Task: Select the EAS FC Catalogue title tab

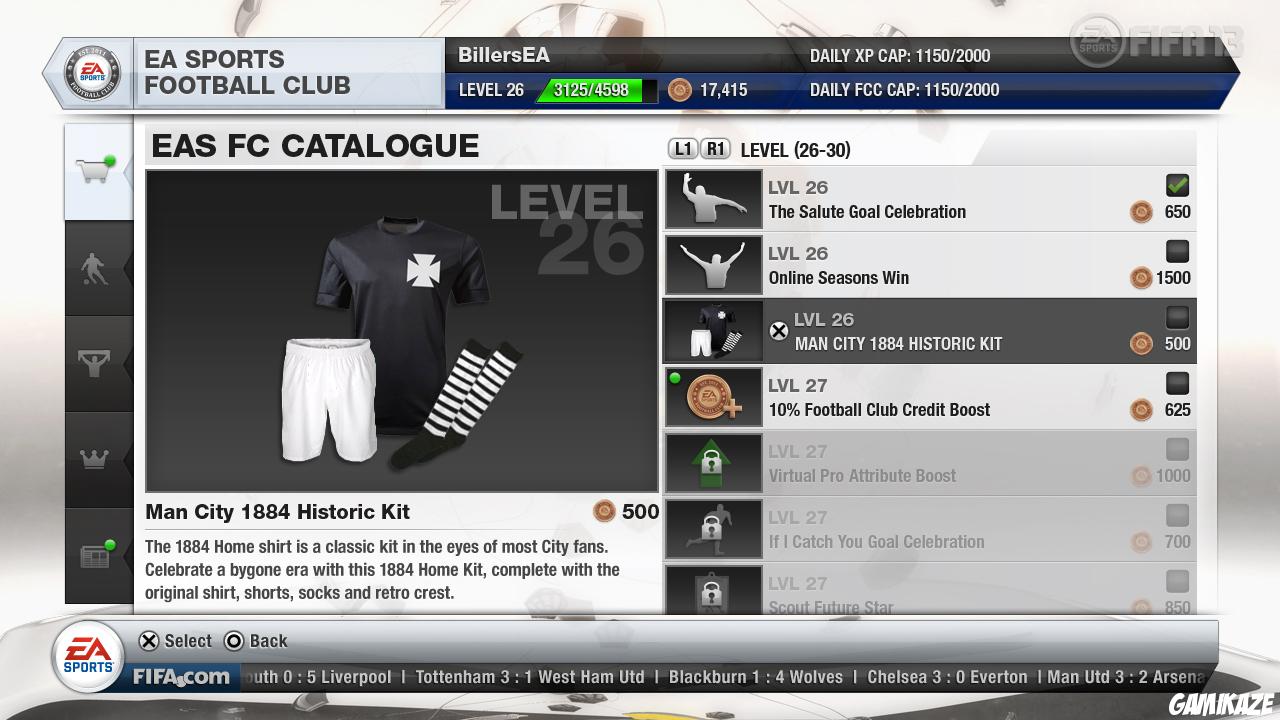Action: coord(314,146)
